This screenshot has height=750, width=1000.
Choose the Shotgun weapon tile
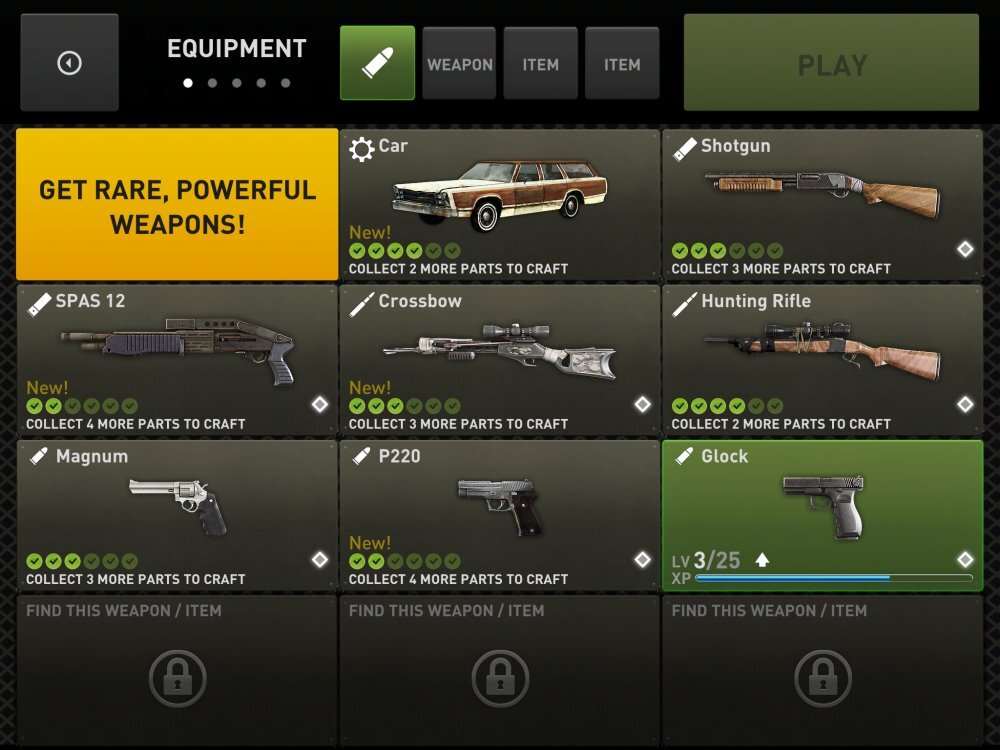[x=822, y=204]
